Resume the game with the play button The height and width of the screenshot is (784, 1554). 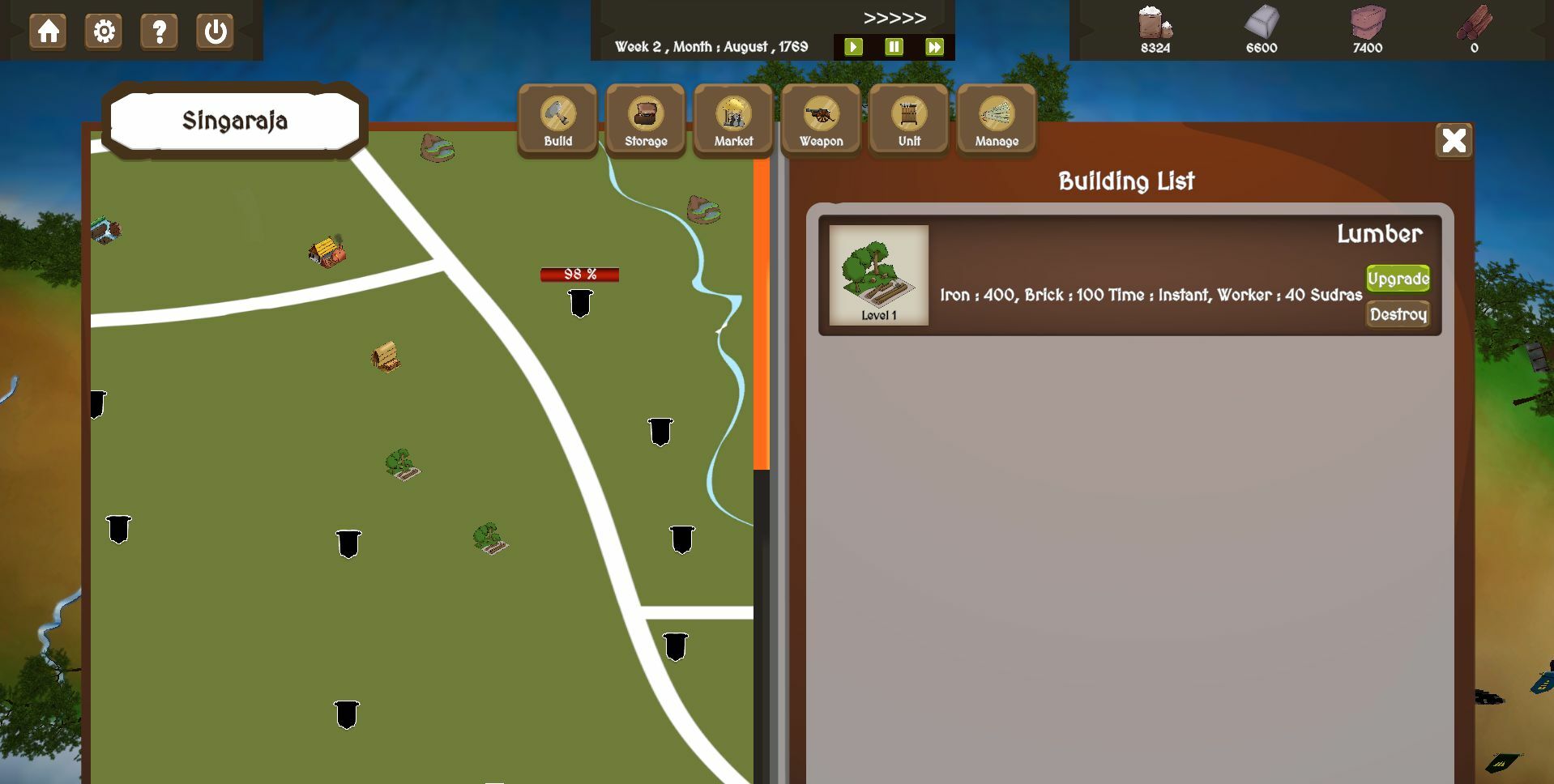(x=852, y=46)
